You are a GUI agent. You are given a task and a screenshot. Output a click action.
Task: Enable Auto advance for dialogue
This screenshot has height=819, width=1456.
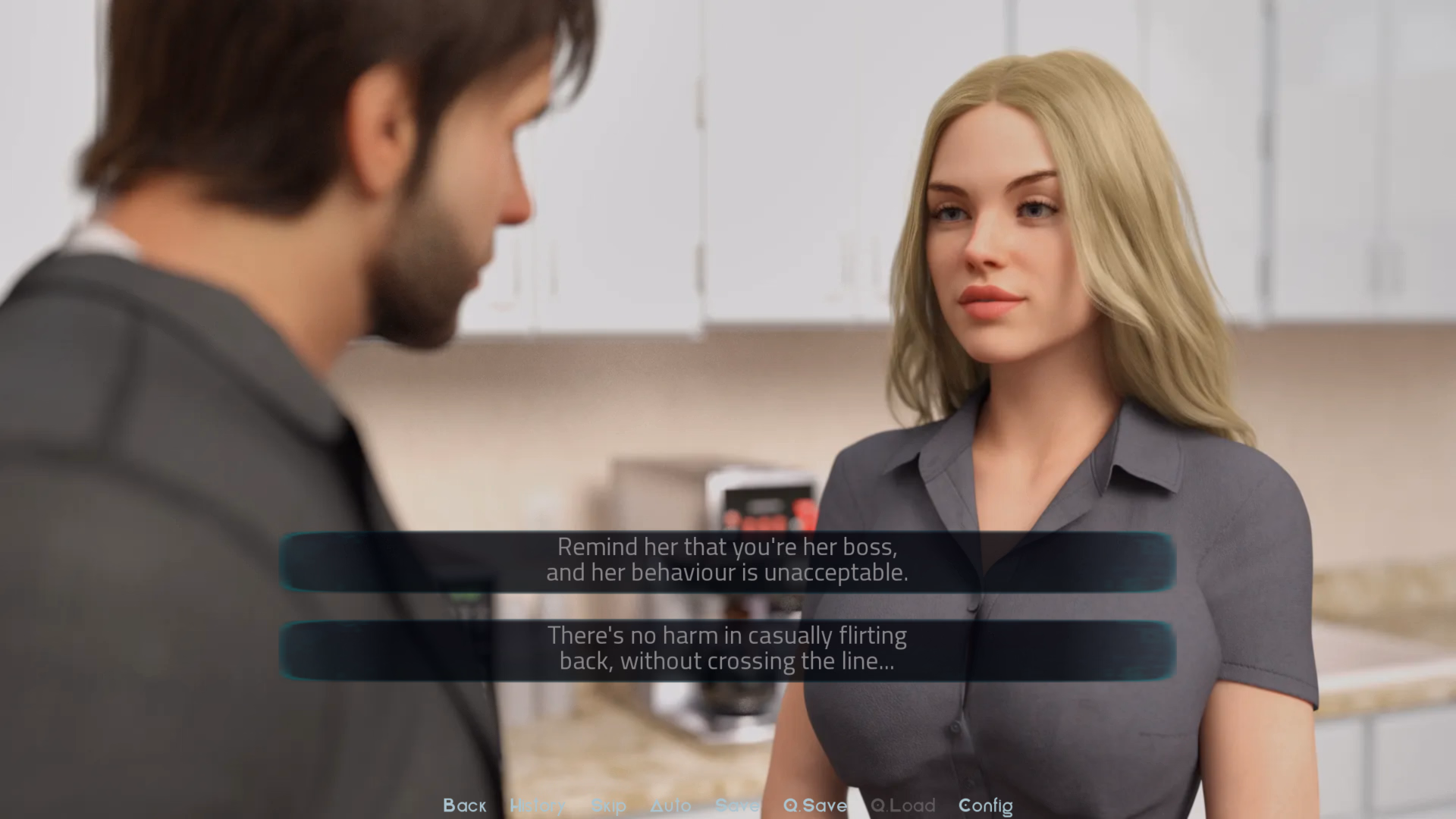670,805
